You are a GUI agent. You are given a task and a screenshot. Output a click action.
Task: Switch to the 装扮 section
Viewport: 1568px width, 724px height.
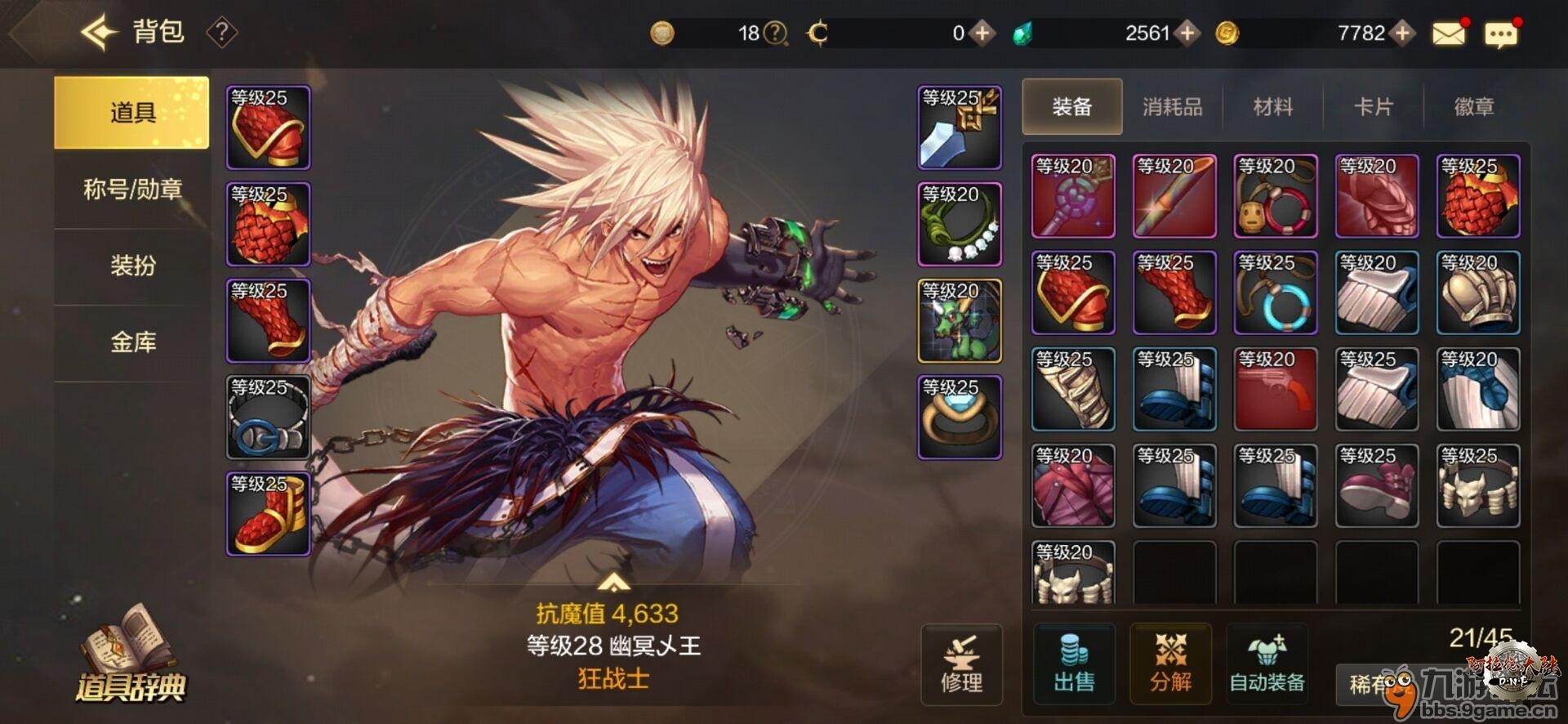(131, 266)
